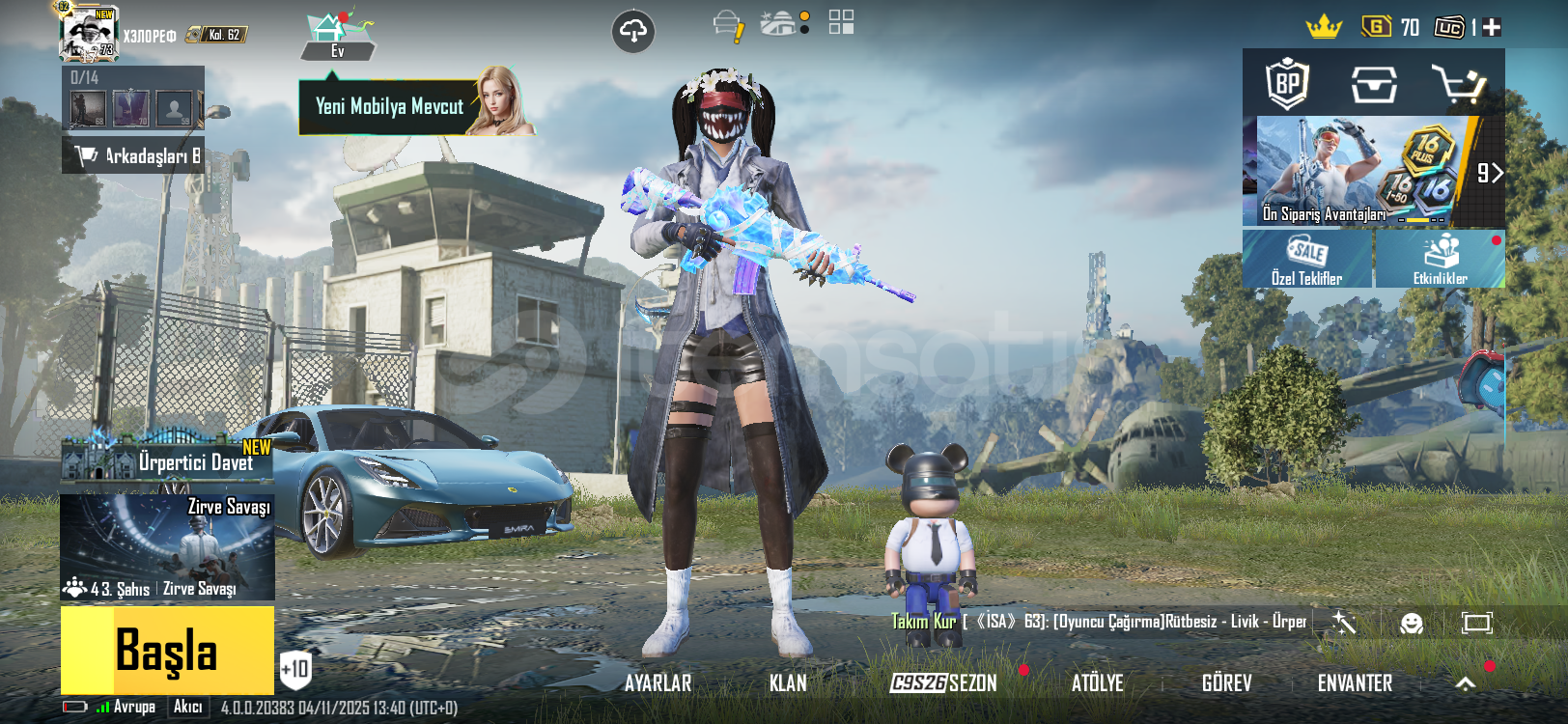Go to Ev home icon
The image size is (1568, 724).
click(x=337, y=37)
